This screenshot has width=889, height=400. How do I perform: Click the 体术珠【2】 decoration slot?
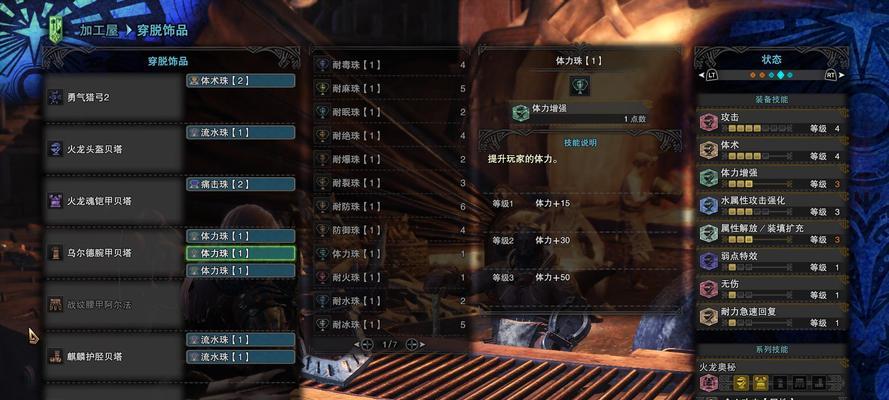pos(240,80)
